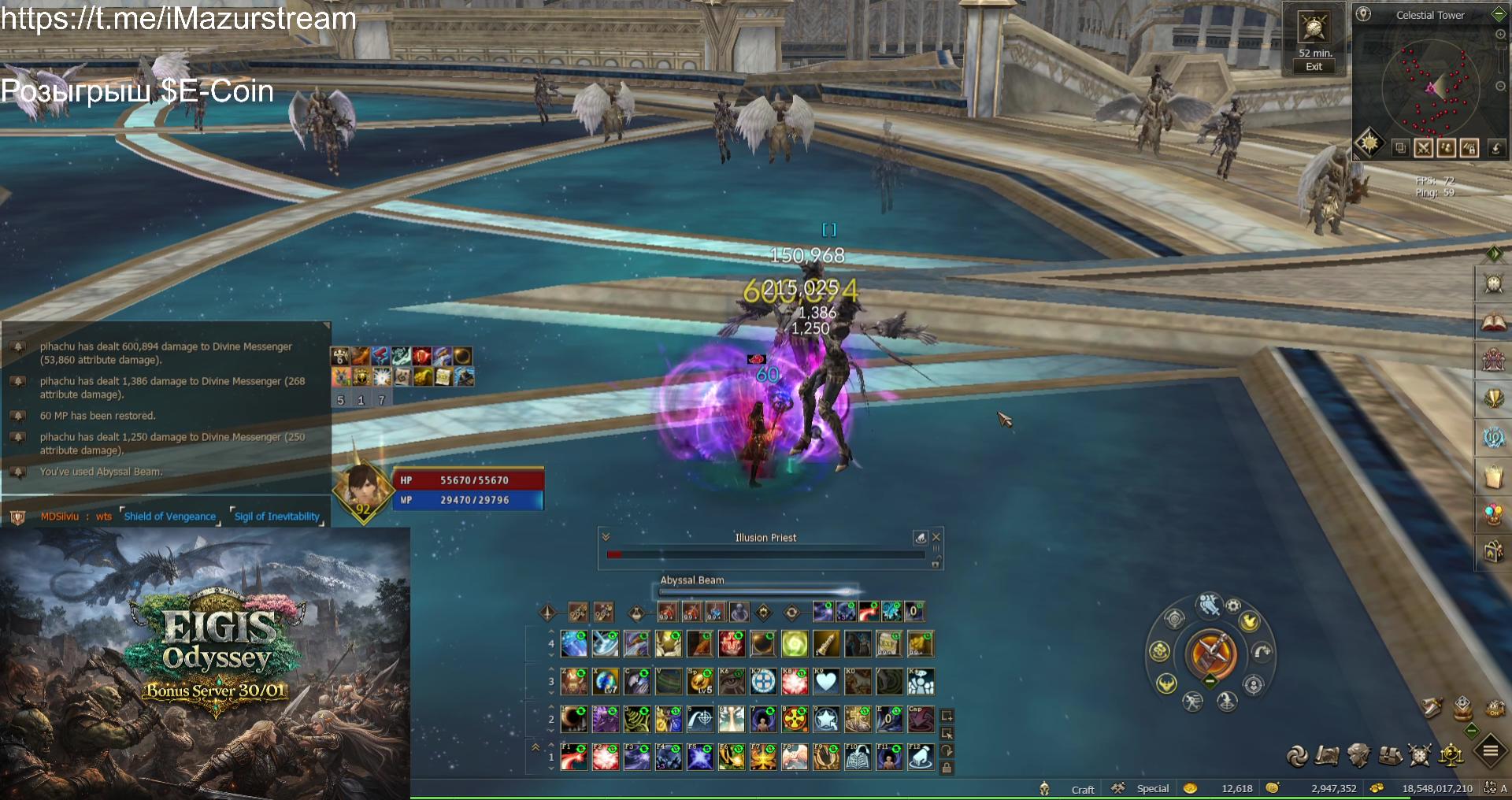Image resolution: width=1512 pixels, height=800 pixels.
Task: Minimize the Celestial Tower minimap panel
Action: tap(1498, 14)
